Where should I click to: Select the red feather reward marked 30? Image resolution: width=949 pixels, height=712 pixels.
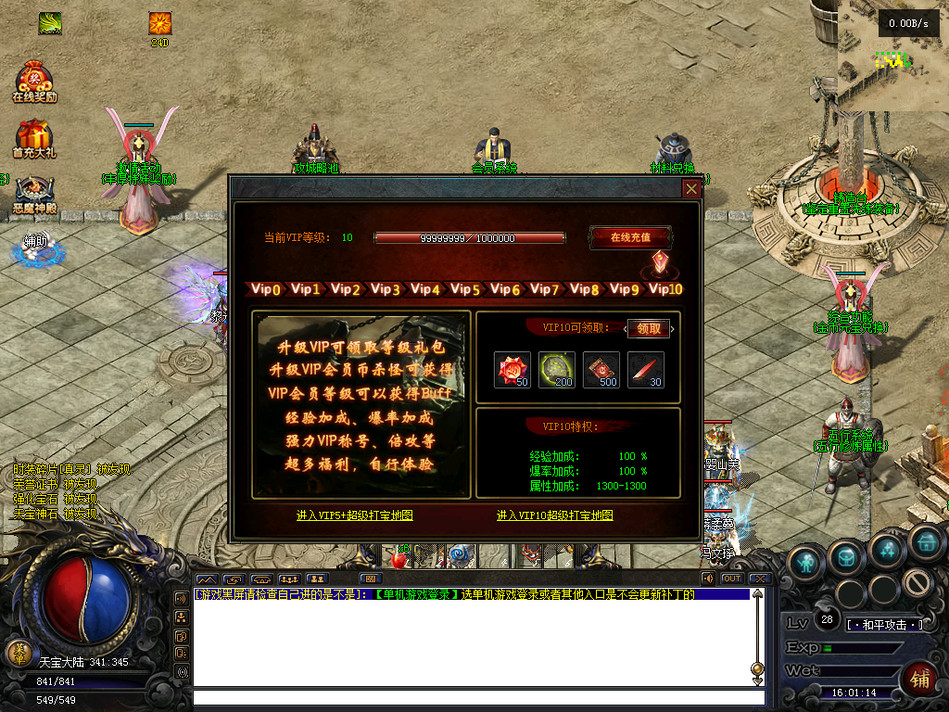coord(645,370)
